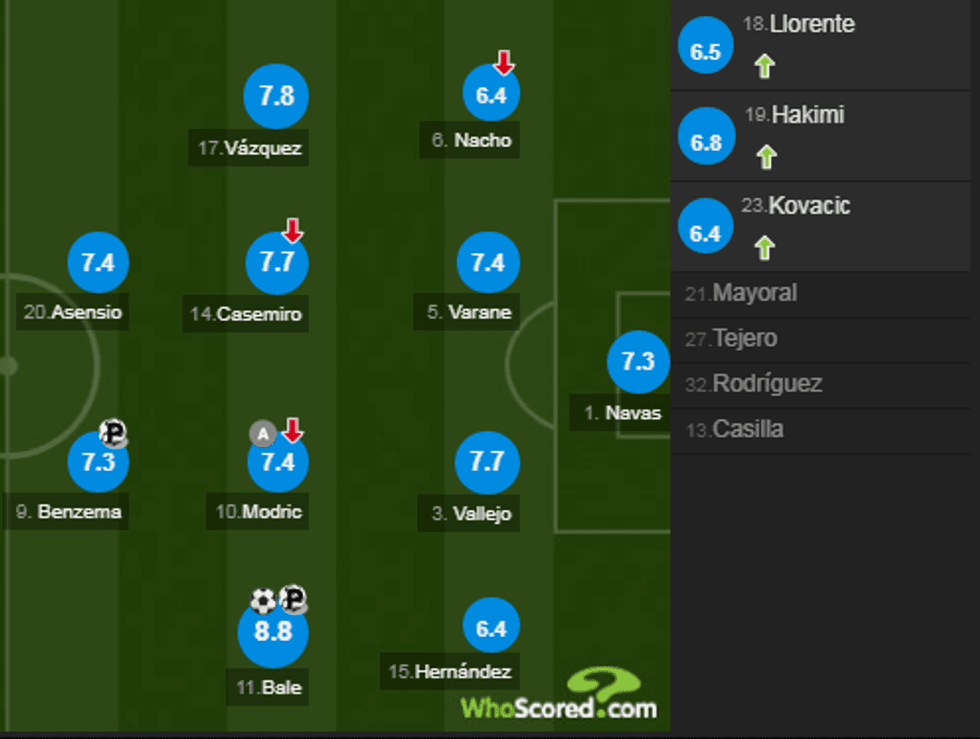Click Asensio's 7.4 rating bubble

(x=98, y=263)
